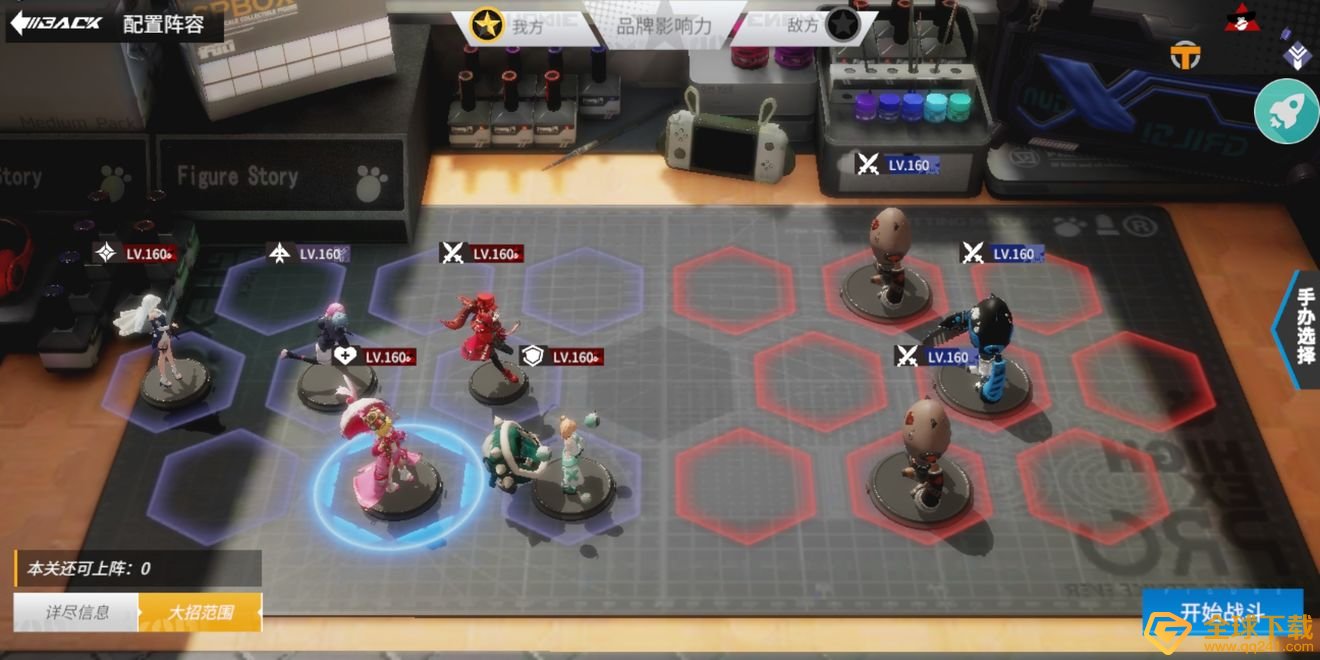Switch to the 详尽信息 tab

point(77,612)
